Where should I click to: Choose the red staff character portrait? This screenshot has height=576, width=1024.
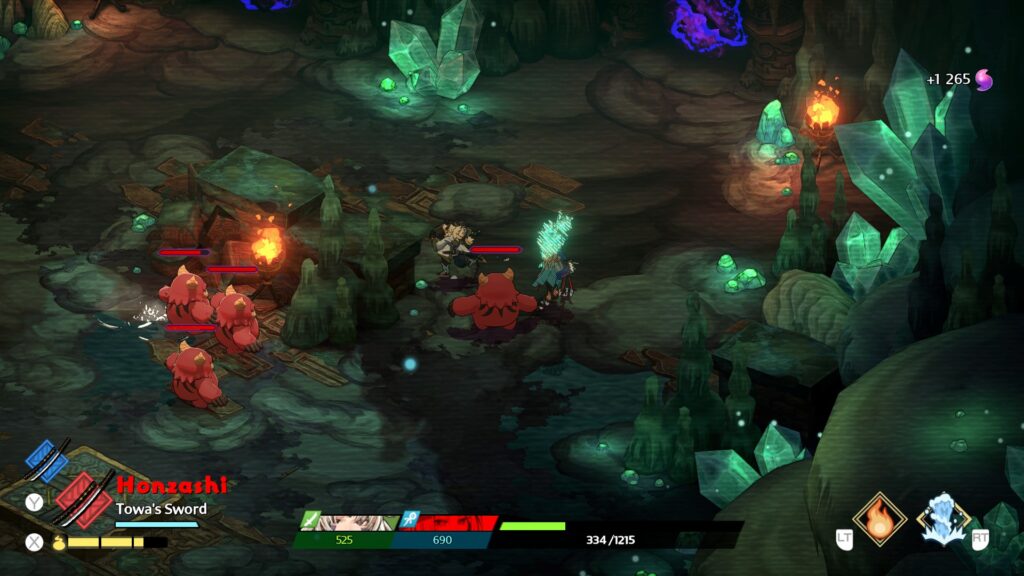pos(449,522)
